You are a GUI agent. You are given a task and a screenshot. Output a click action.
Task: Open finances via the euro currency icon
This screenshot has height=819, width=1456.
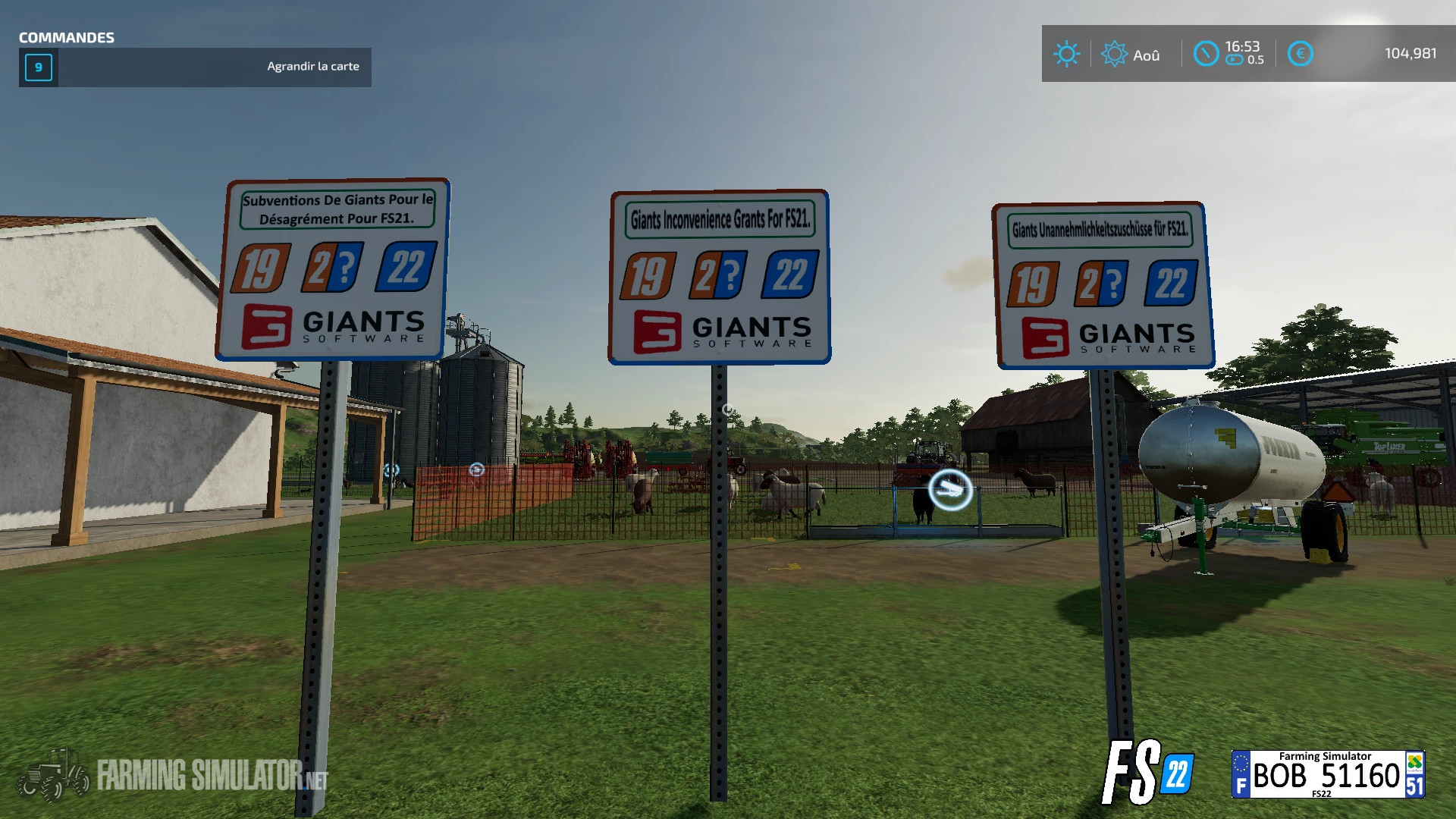pos(1300,54)
